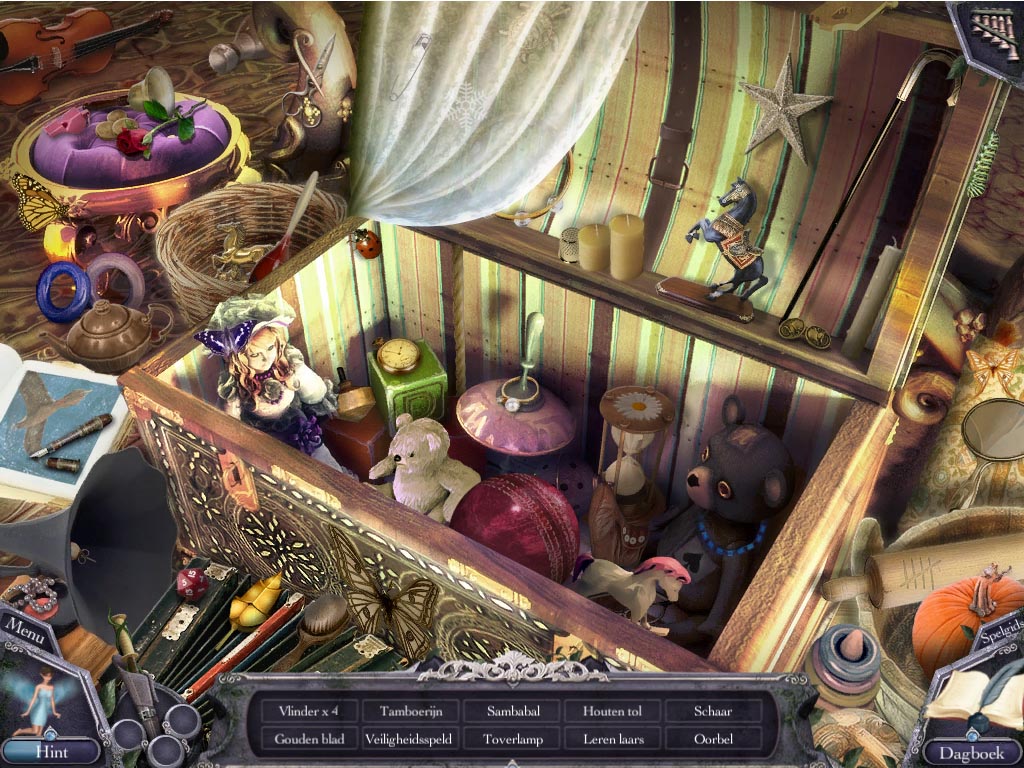Viewport: 1024px width, 768px height.
Task: Select 'Gouden blad' in the item list
Action: point(309,739)
